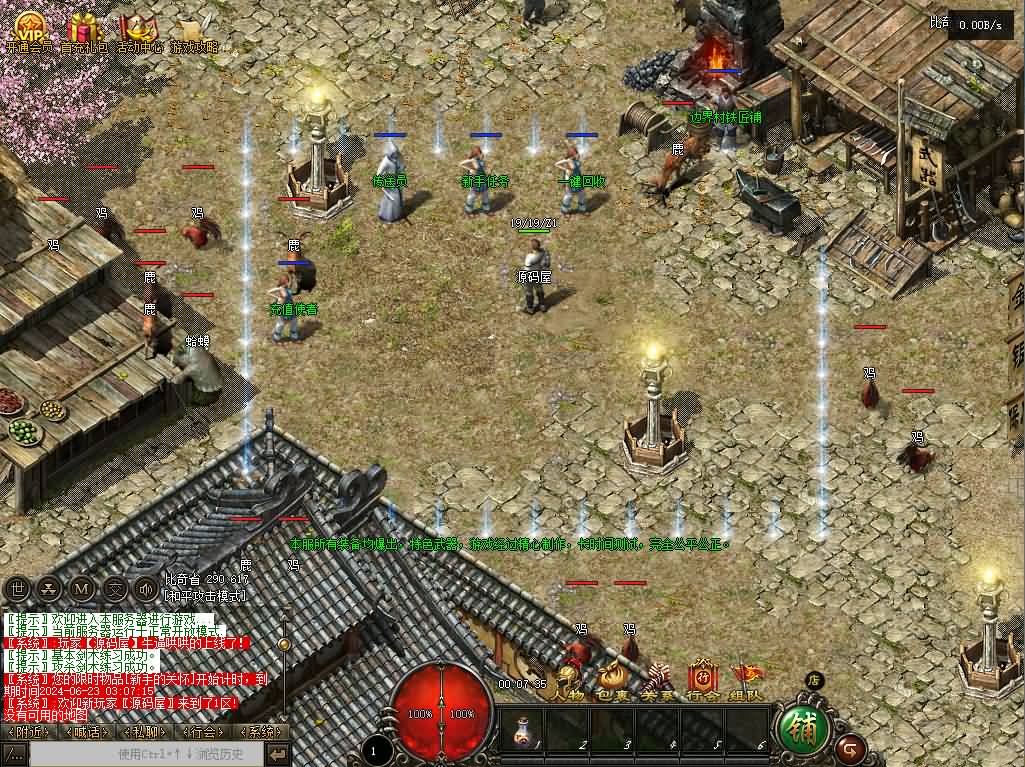The width and height of the screenshot is (1025, 767).
Task: Open the activity center (活动中心) icon
Action: pos(139,28)
